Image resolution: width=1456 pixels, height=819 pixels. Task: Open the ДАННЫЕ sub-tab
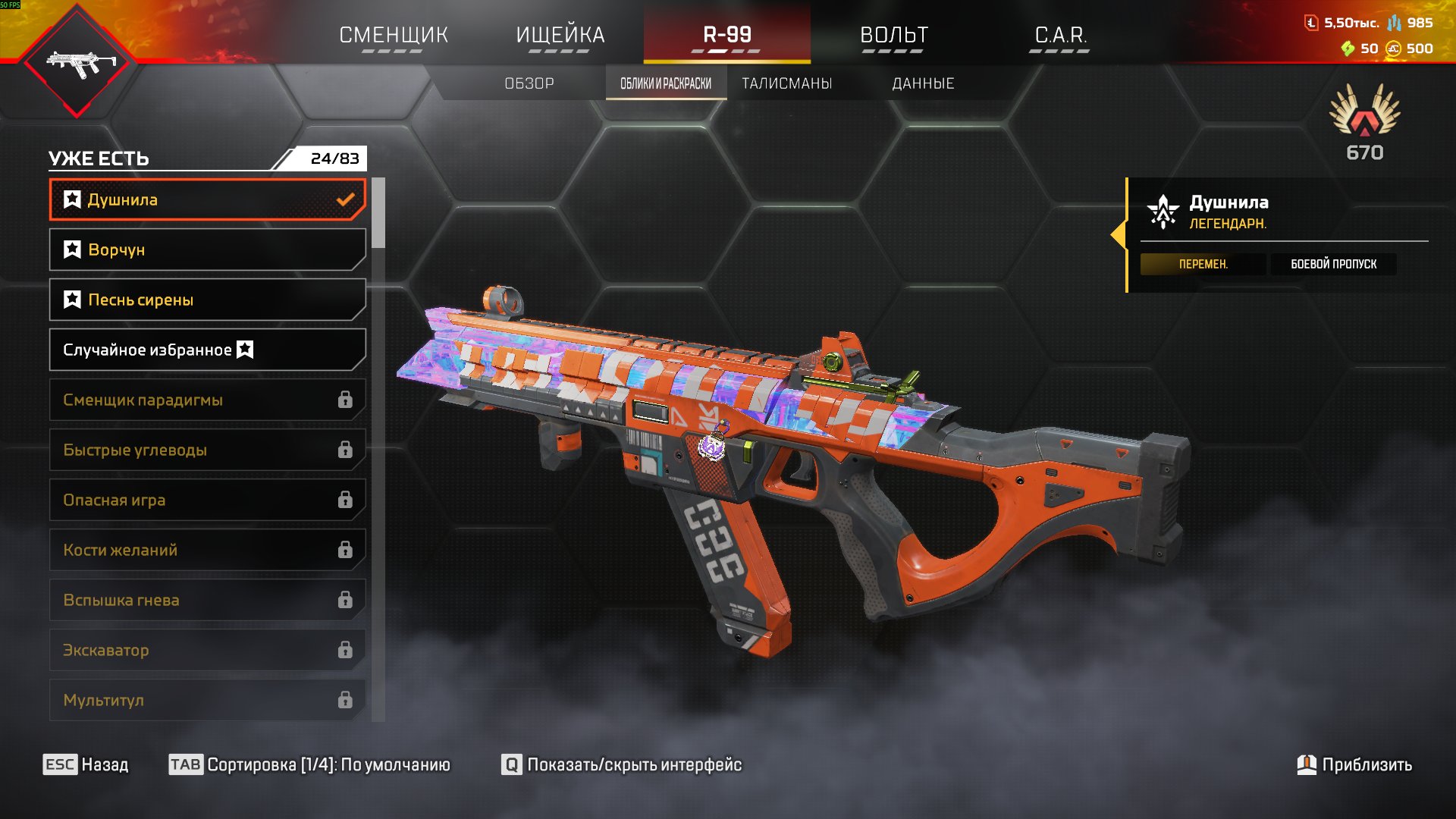(x=923, y=83)
